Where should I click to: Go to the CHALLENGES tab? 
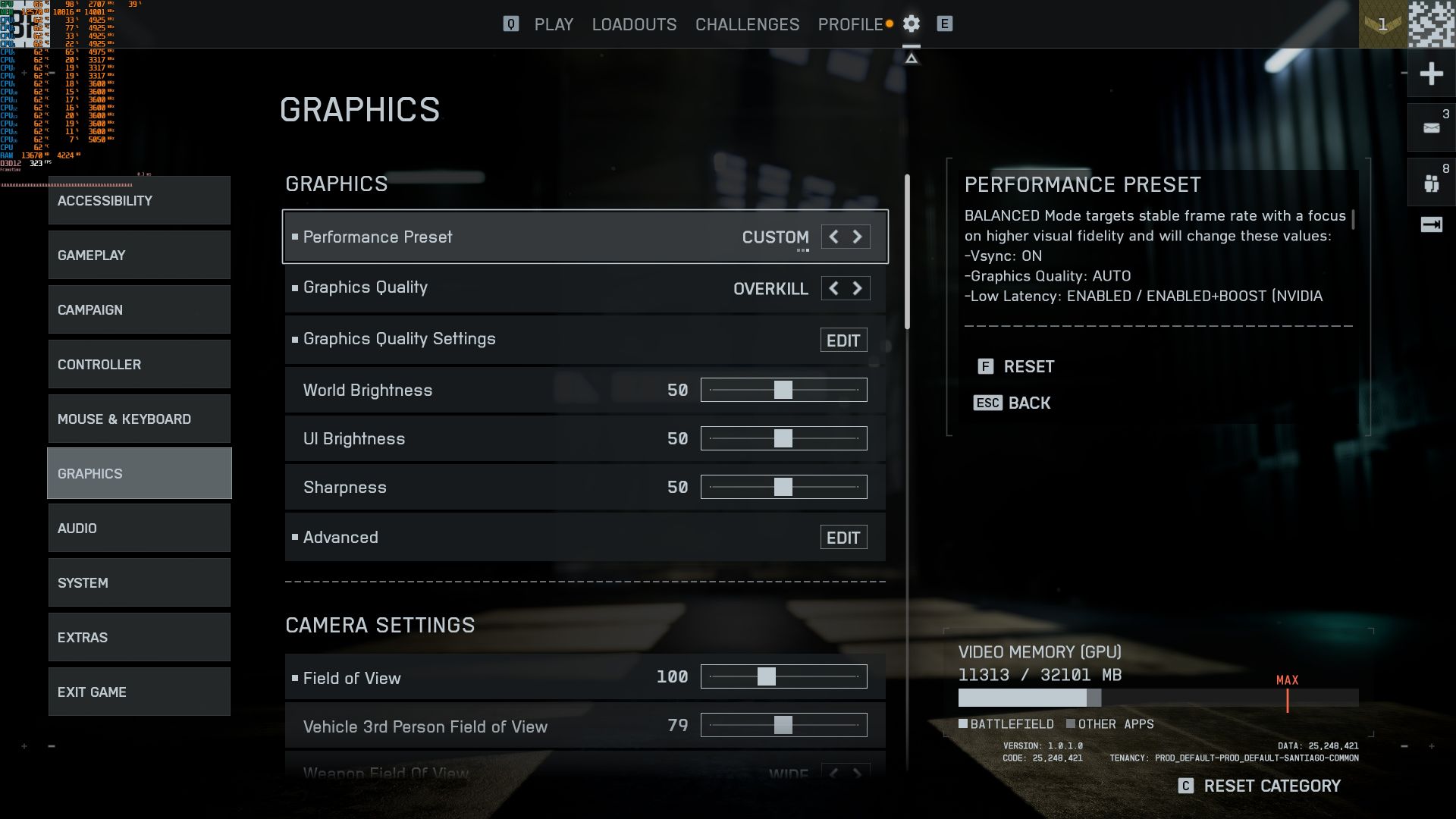click(747, 24)
